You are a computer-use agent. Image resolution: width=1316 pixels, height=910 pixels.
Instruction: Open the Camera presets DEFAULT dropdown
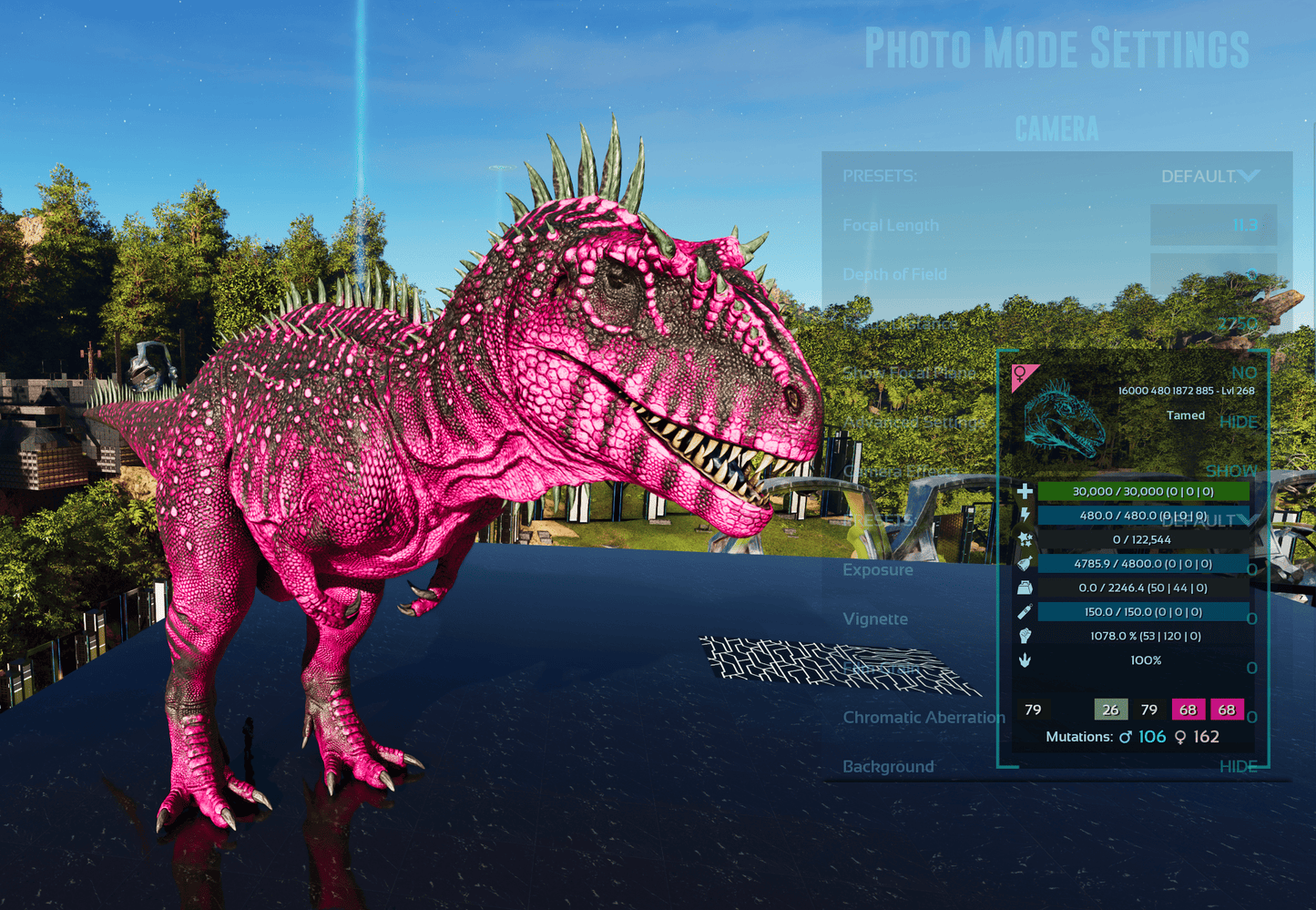pyautogui.click(x=1209, y=176)
